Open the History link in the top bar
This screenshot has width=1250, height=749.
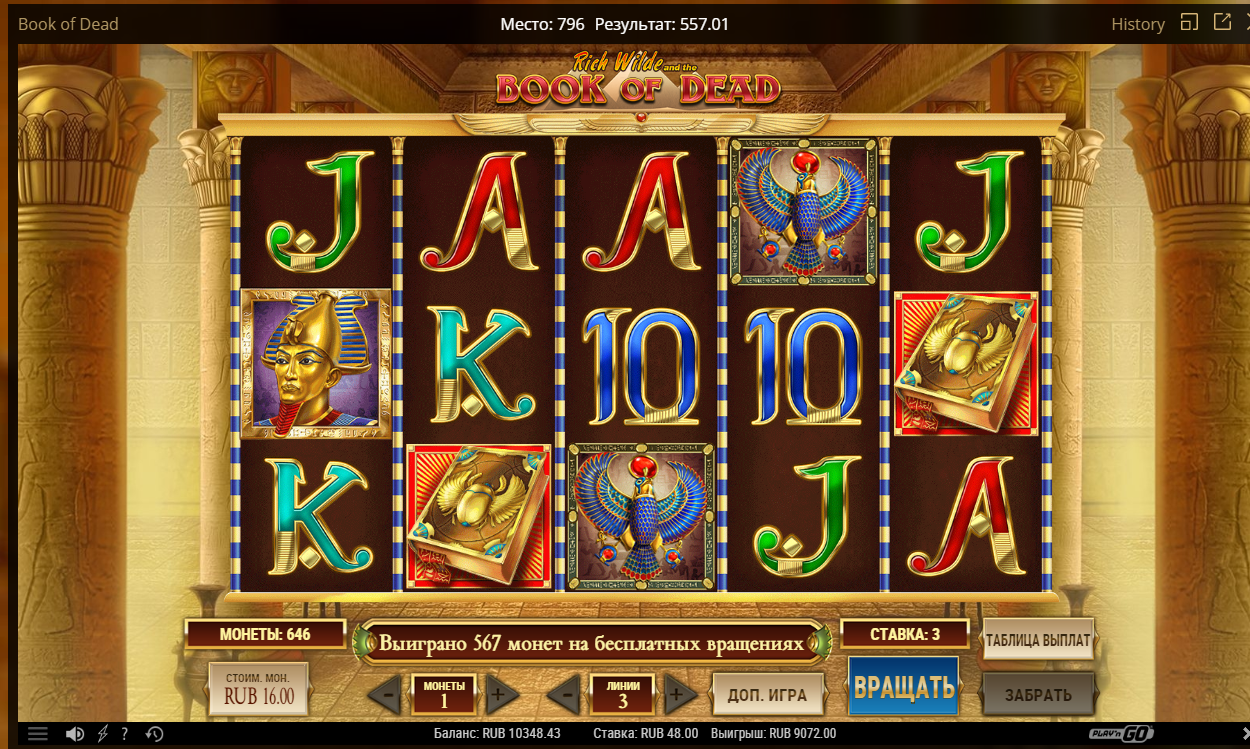1138,24
